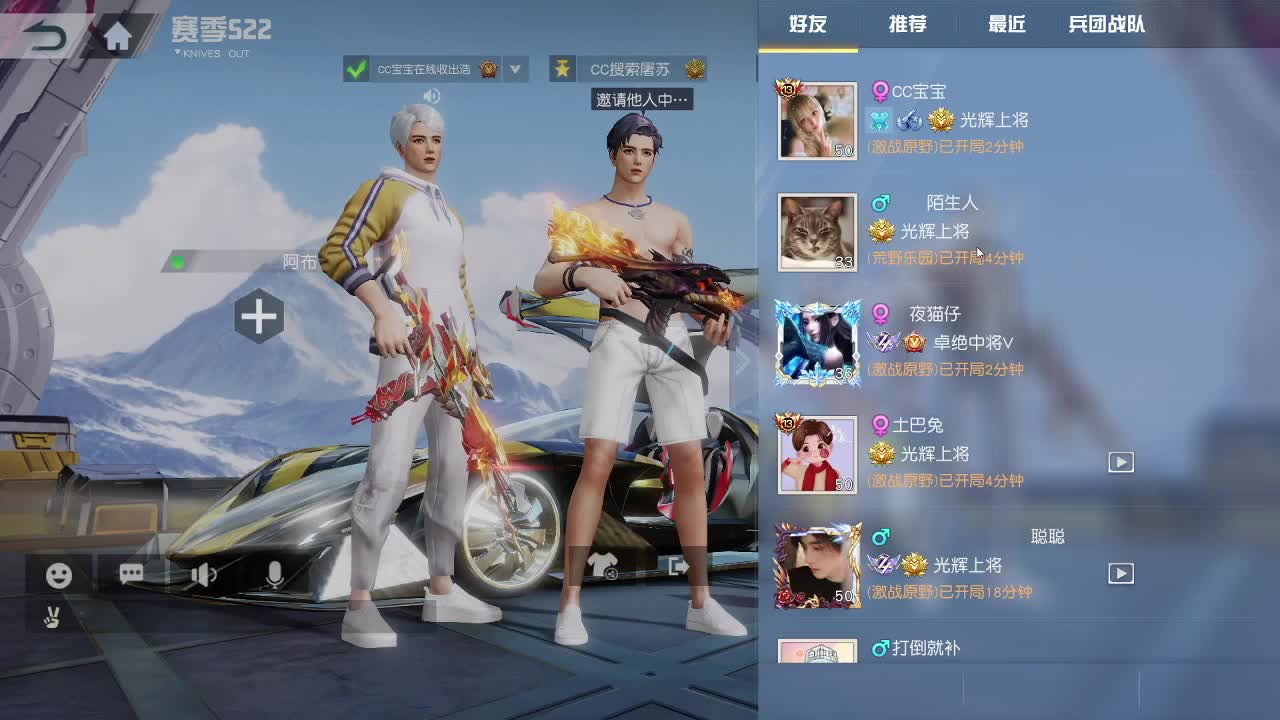Image resolution: width=1280 pixels, height=720 pixels.
Task: Open the dropdown arrow next to CC宝宝在线收出浩
Action: [x=517, y=68]
